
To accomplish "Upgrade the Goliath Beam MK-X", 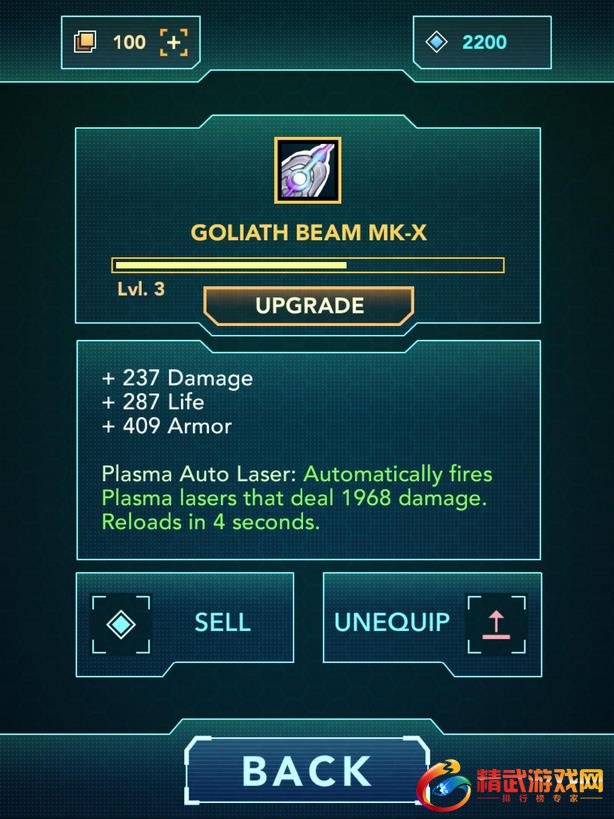I will 308,306.
